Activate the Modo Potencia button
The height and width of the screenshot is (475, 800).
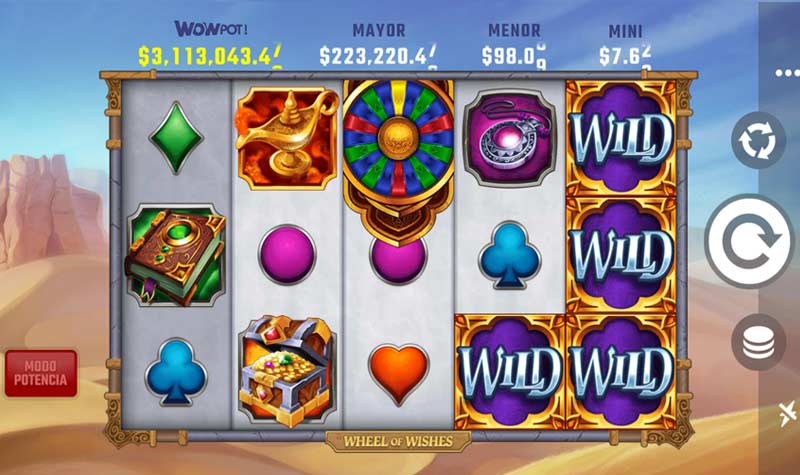(40, 373)
